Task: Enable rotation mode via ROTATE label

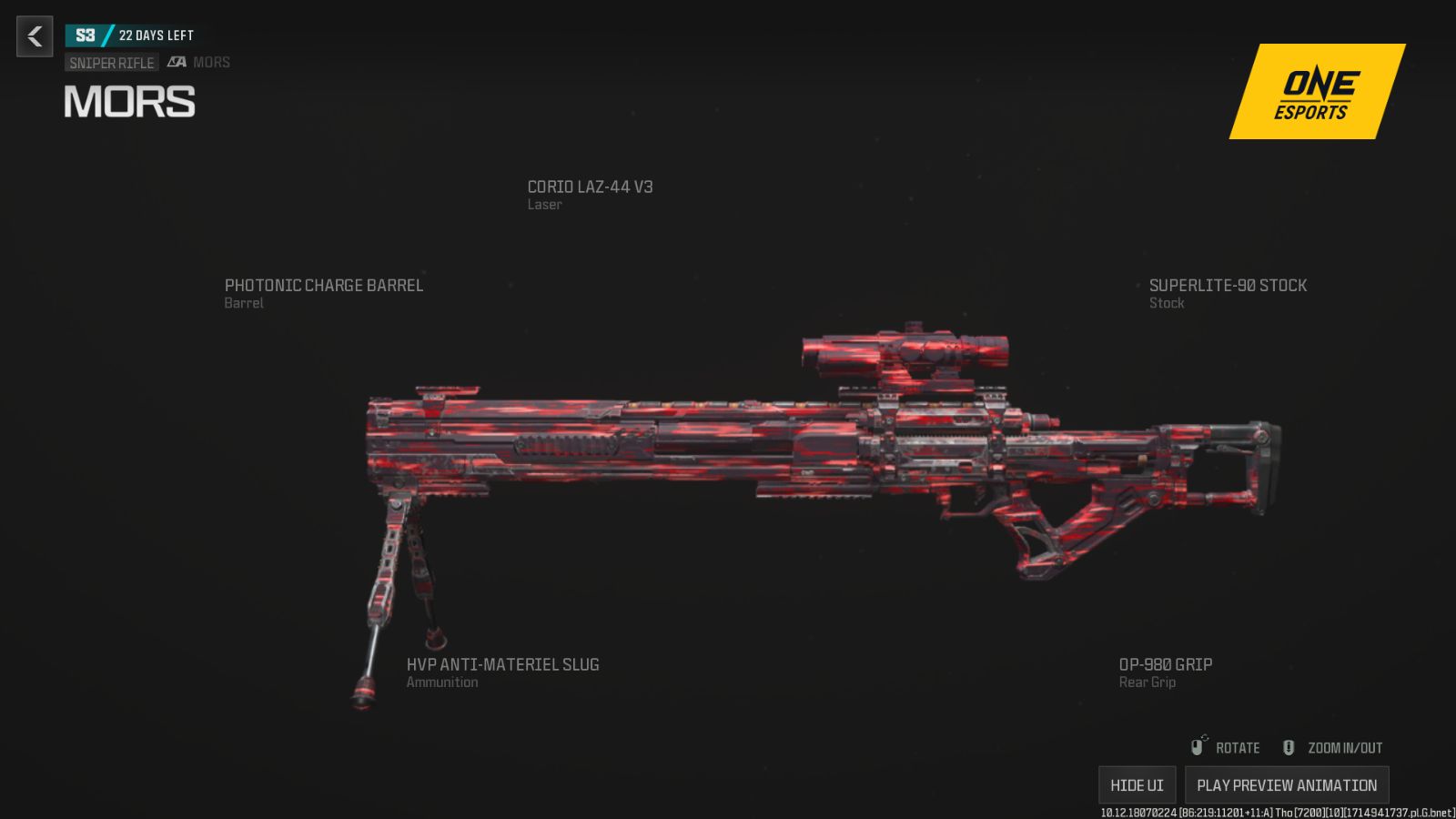Action: (1237, 747)
